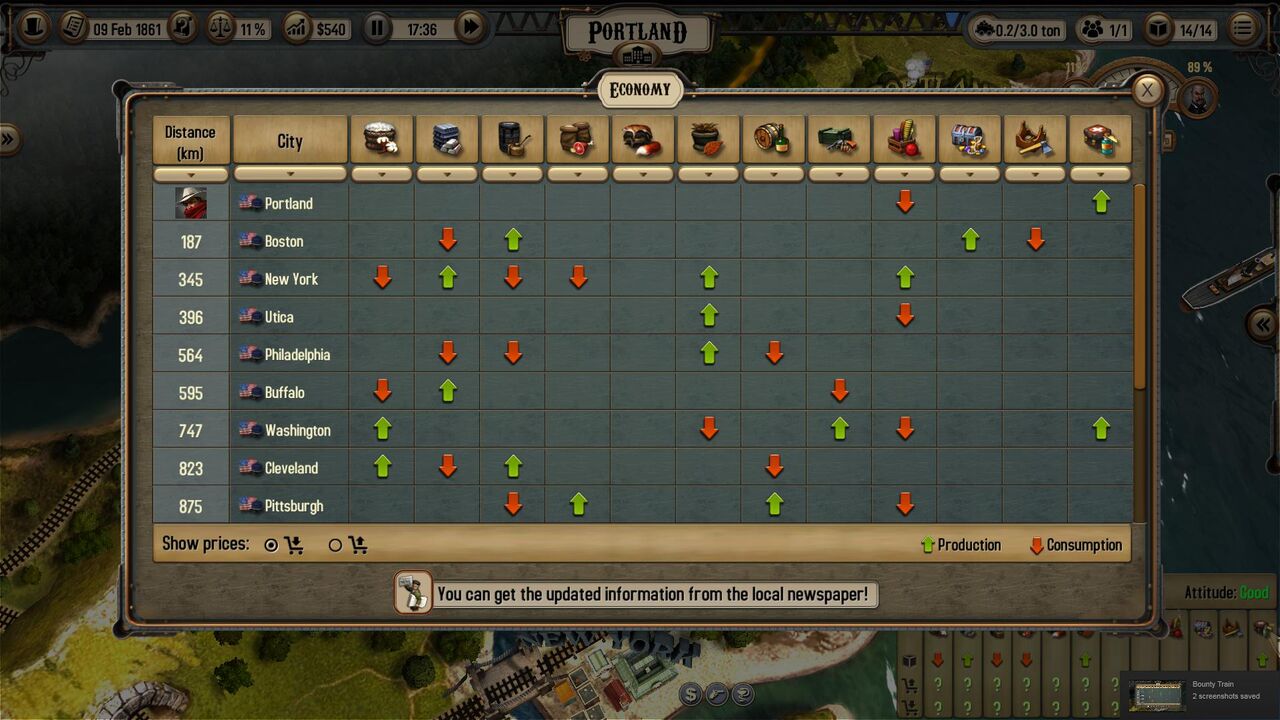This screenshot has width=1280, height=720.
Task: Sort cities by distance dropdown
Action: [190, 175]
